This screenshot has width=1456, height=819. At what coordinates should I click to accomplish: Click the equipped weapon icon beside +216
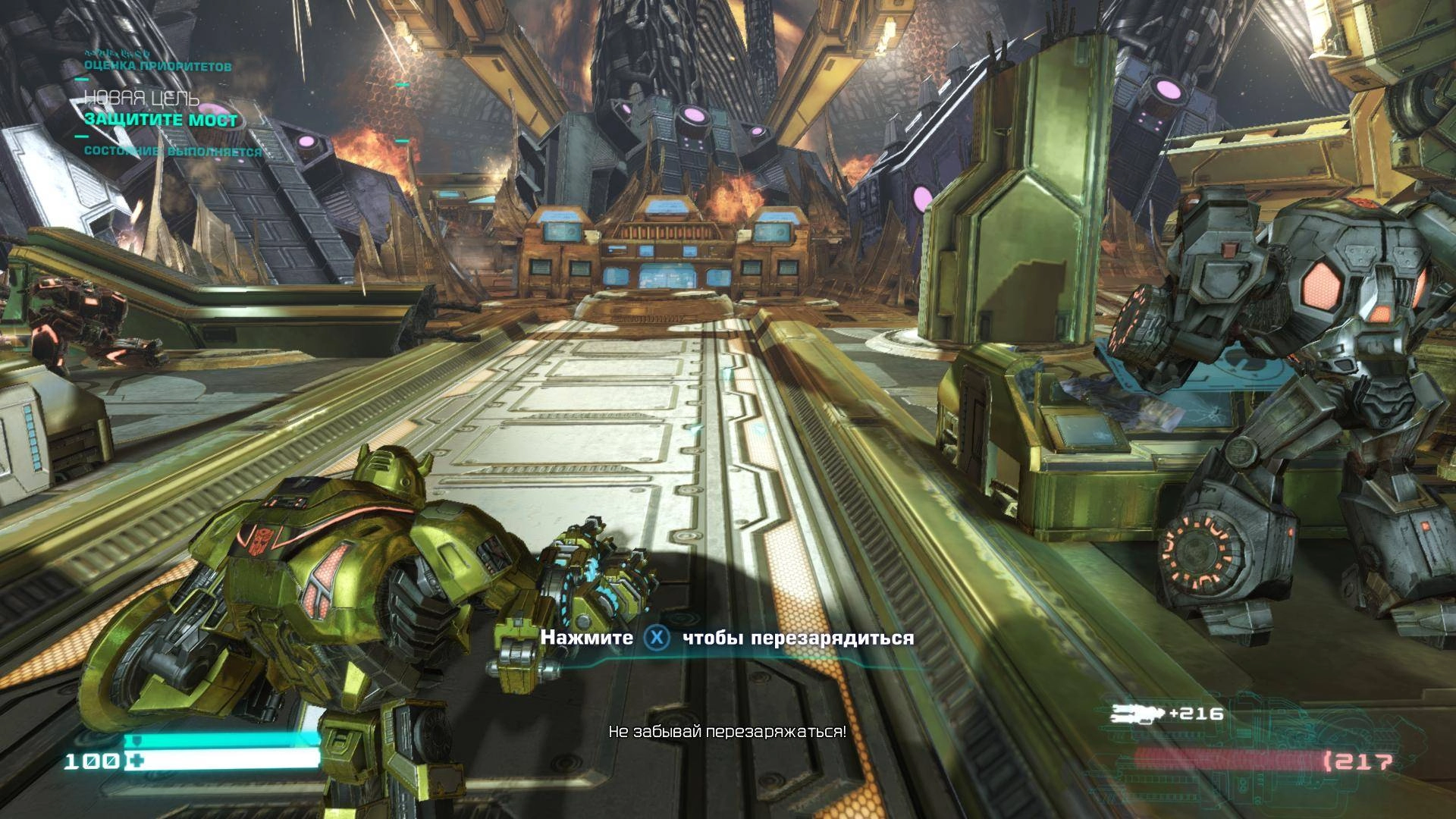(1137, 713)
